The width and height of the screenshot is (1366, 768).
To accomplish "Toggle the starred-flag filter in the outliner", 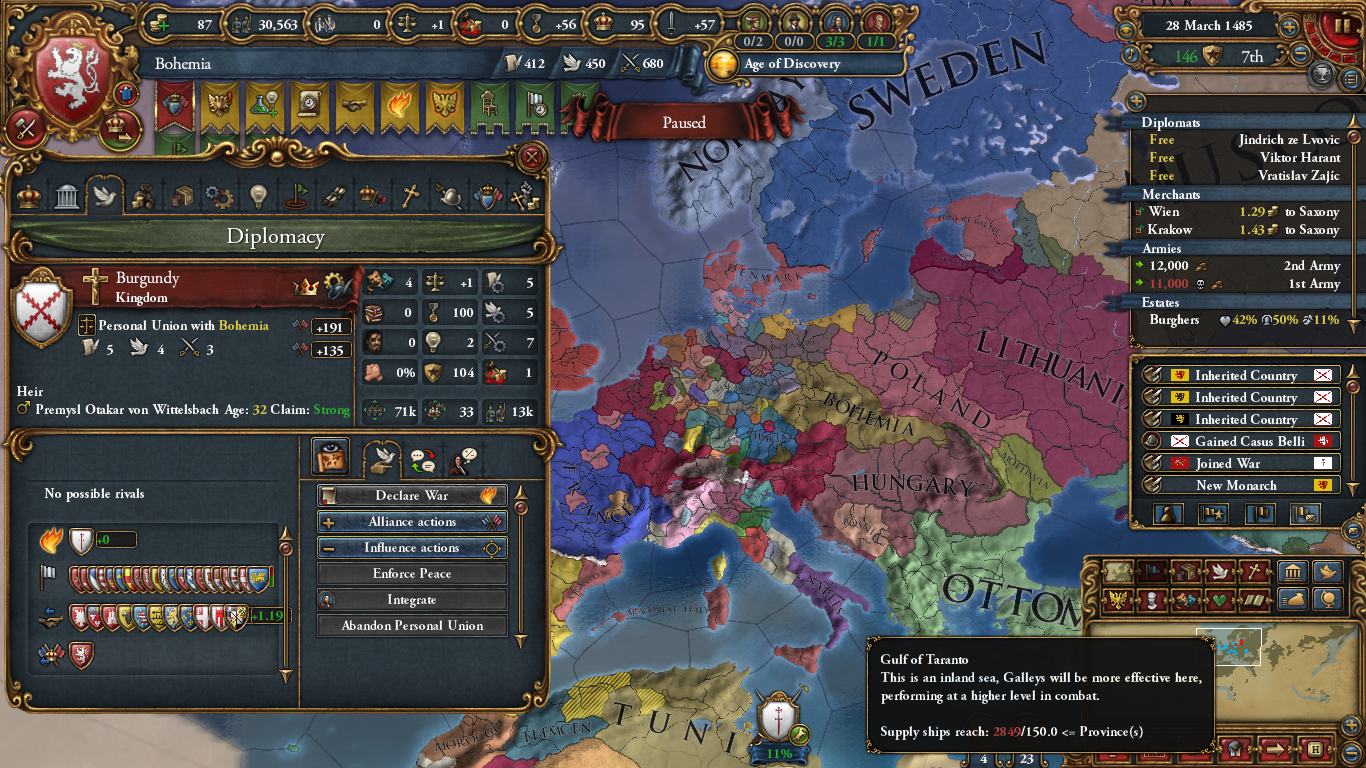I will coord(1213,514).
